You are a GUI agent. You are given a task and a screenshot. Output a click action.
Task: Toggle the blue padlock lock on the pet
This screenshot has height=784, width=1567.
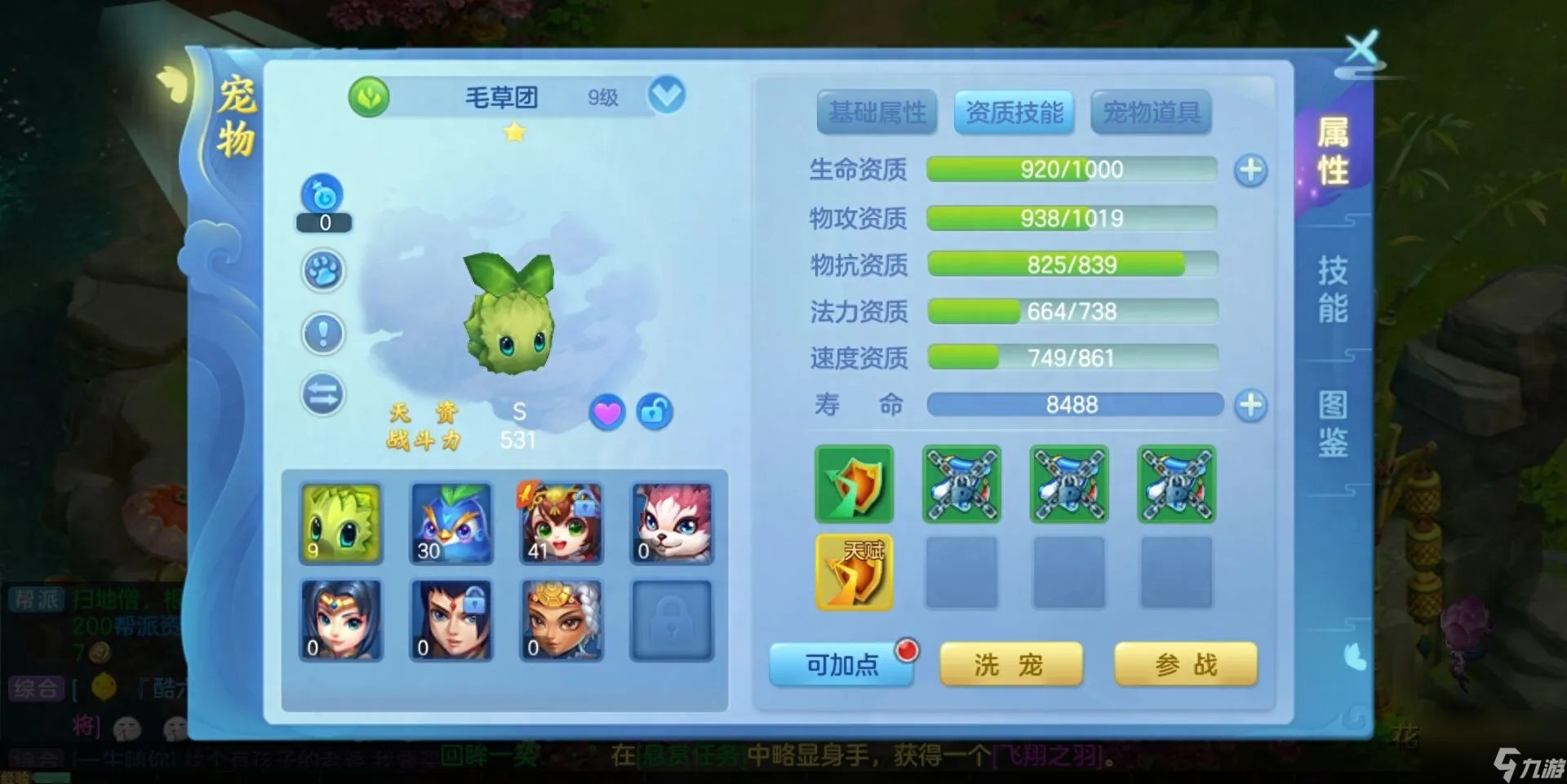pyautogui.click(x=655, y=414)
